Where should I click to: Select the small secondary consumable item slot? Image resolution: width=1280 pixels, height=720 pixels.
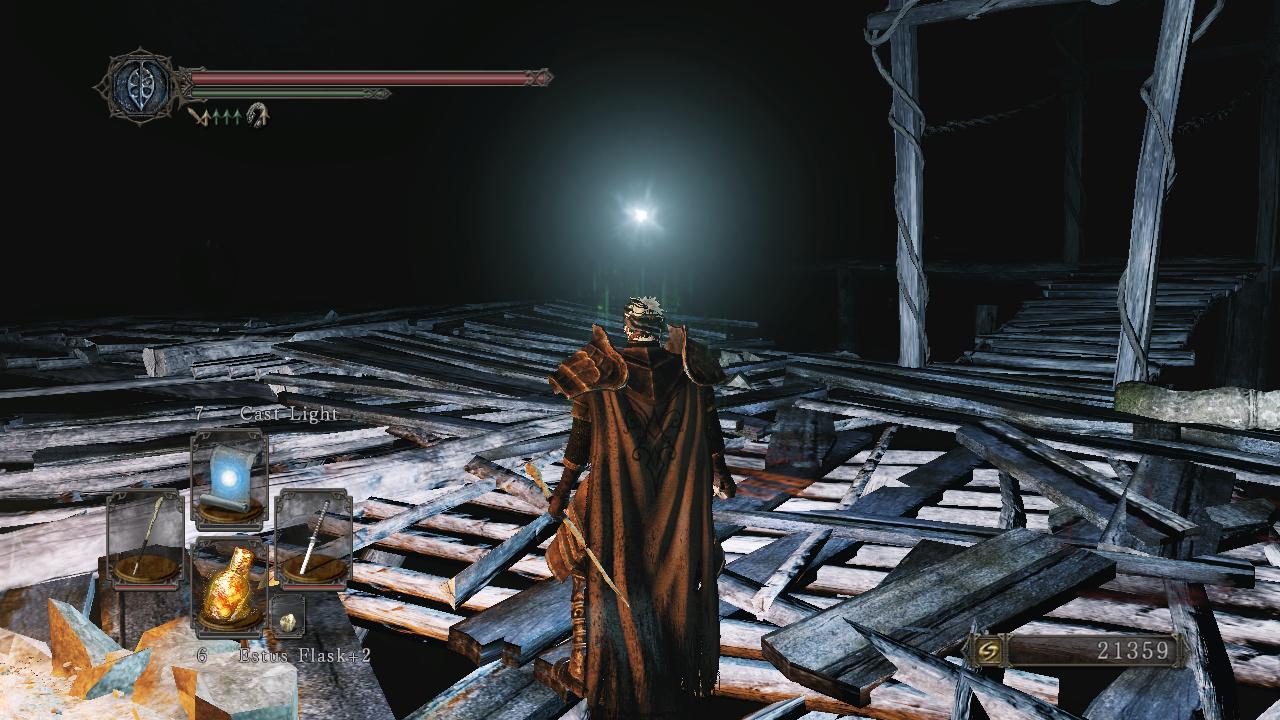point(286,616)
